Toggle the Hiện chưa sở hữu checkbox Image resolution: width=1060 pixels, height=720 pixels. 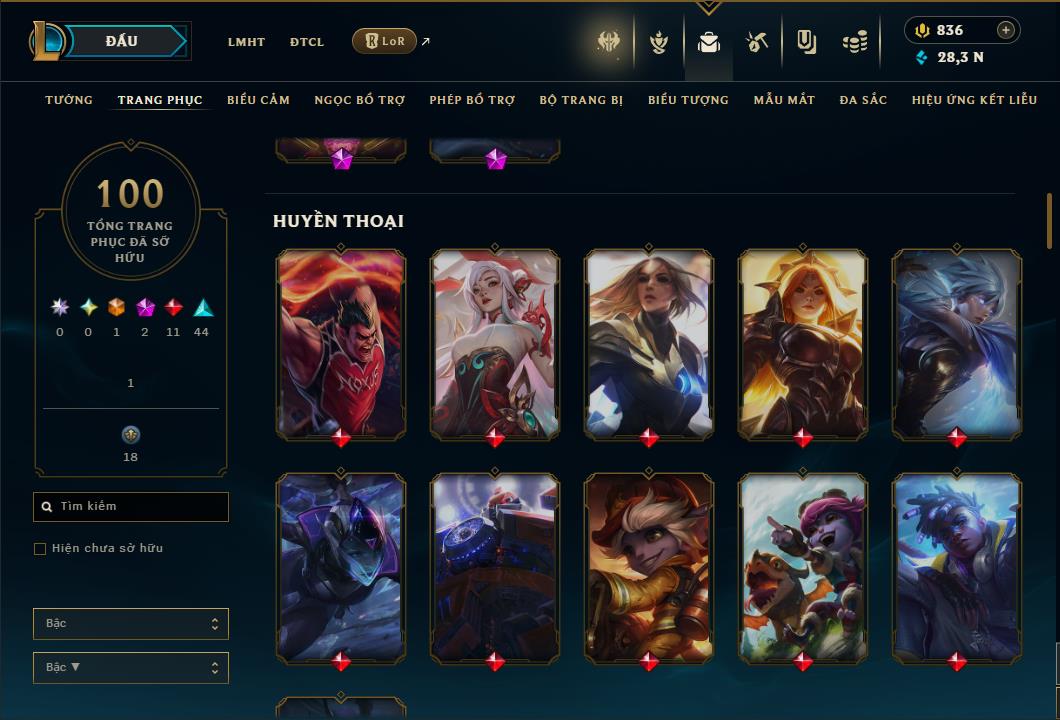tap(40, 549)
